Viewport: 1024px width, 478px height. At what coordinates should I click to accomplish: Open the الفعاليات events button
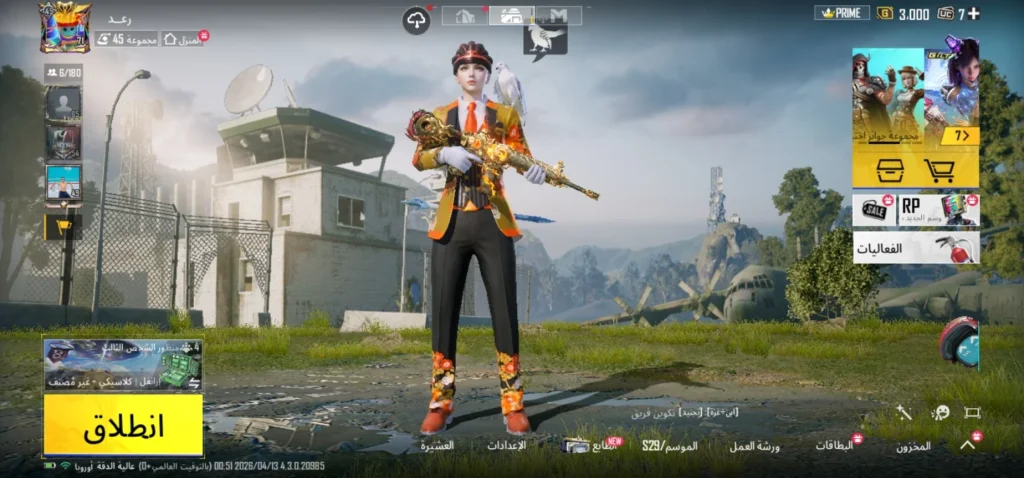coord(915,247)
